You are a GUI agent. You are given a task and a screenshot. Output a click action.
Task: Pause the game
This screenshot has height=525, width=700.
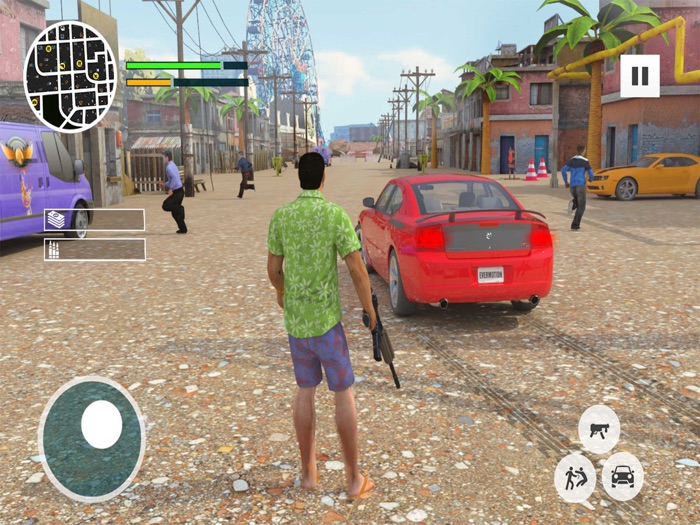640,76
